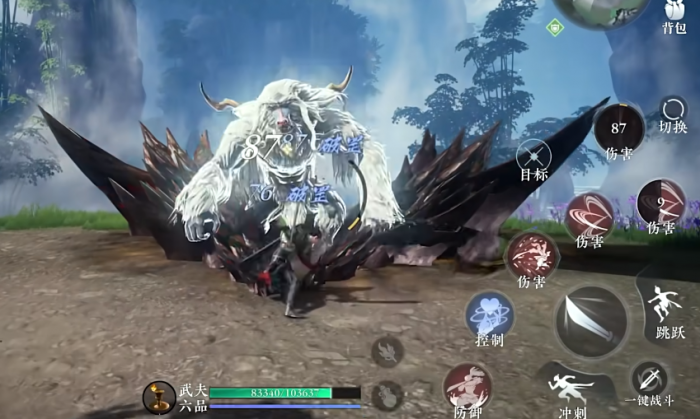Tap the 切换 switch button

pos(673,112)
